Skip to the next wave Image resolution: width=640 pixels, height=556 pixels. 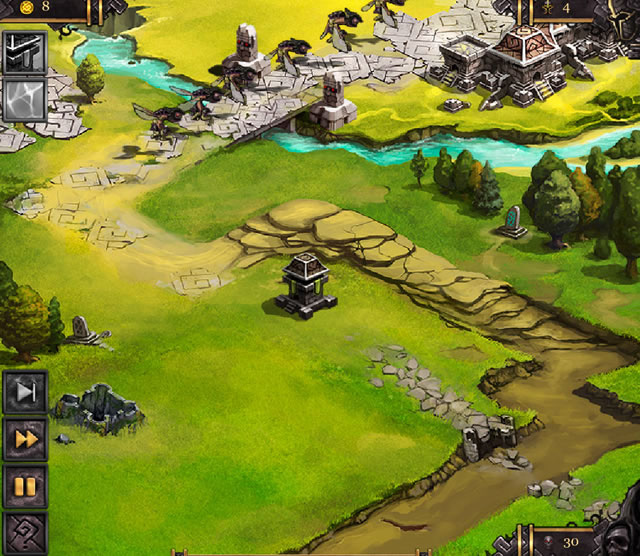click(x=25, y=393)
